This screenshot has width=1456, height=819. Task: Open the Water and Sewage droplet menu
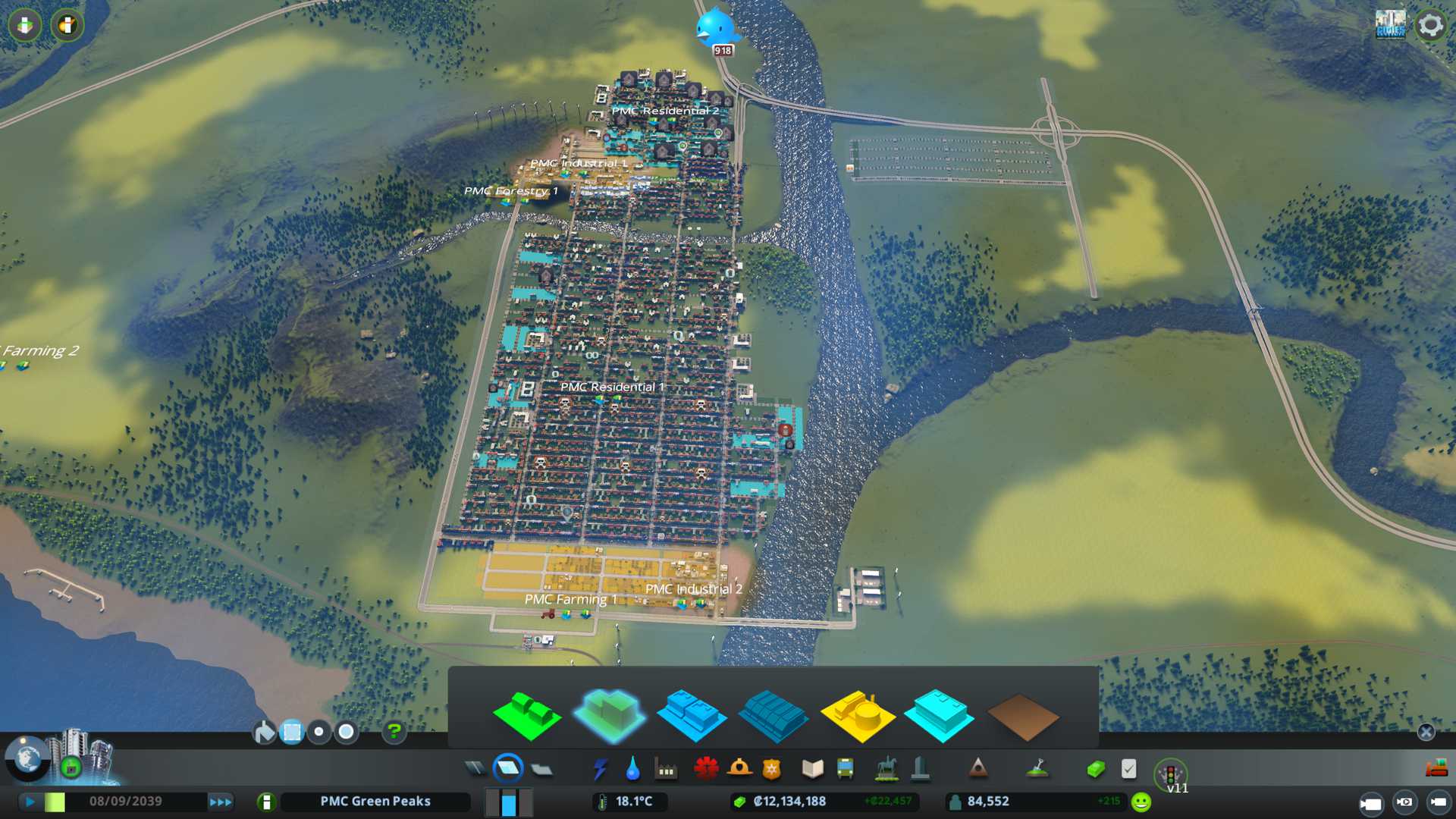(x=632, y=770)
